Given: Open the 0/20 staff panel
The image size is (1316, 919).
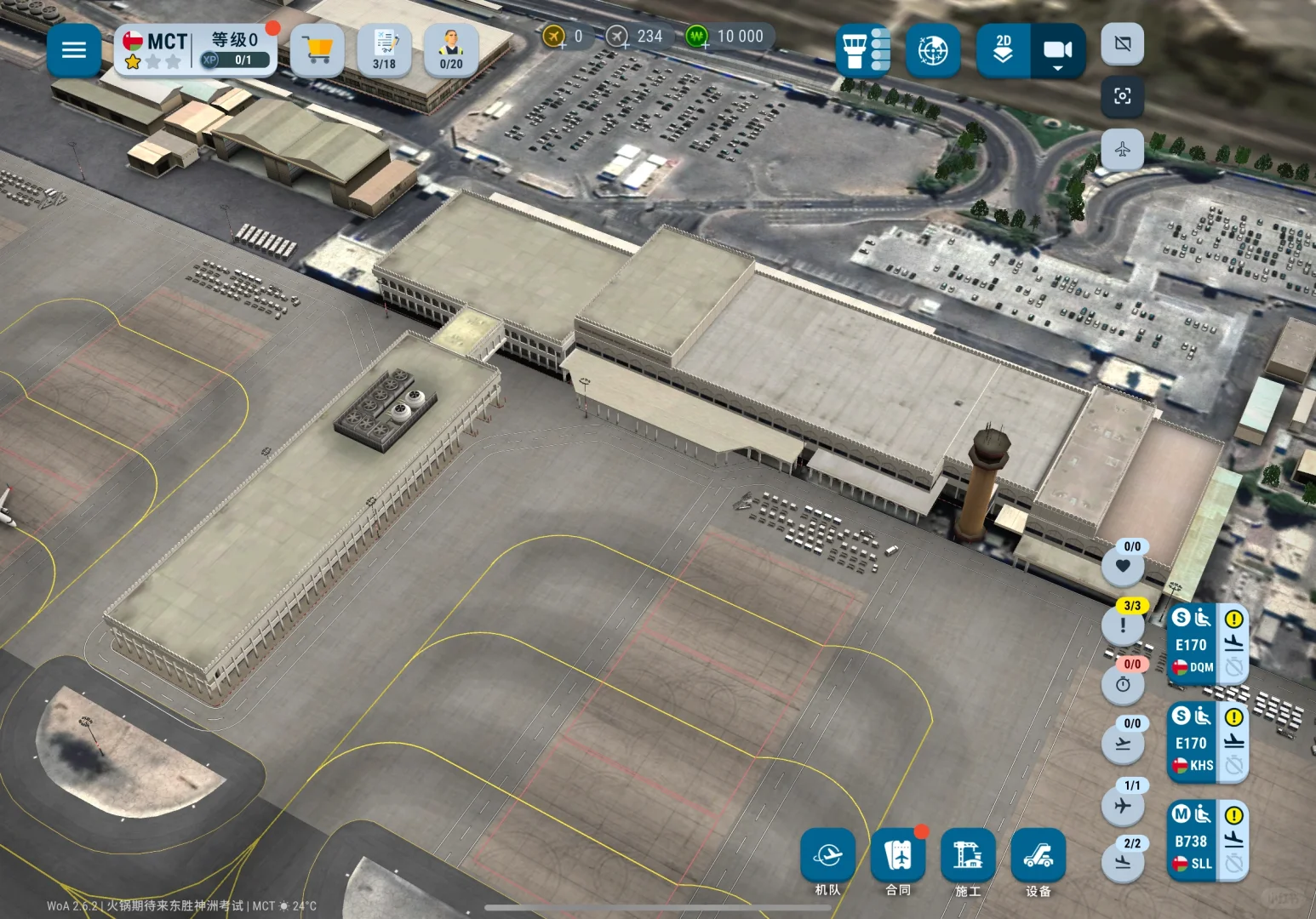Looking at the screenshot, I should (451, 50).
